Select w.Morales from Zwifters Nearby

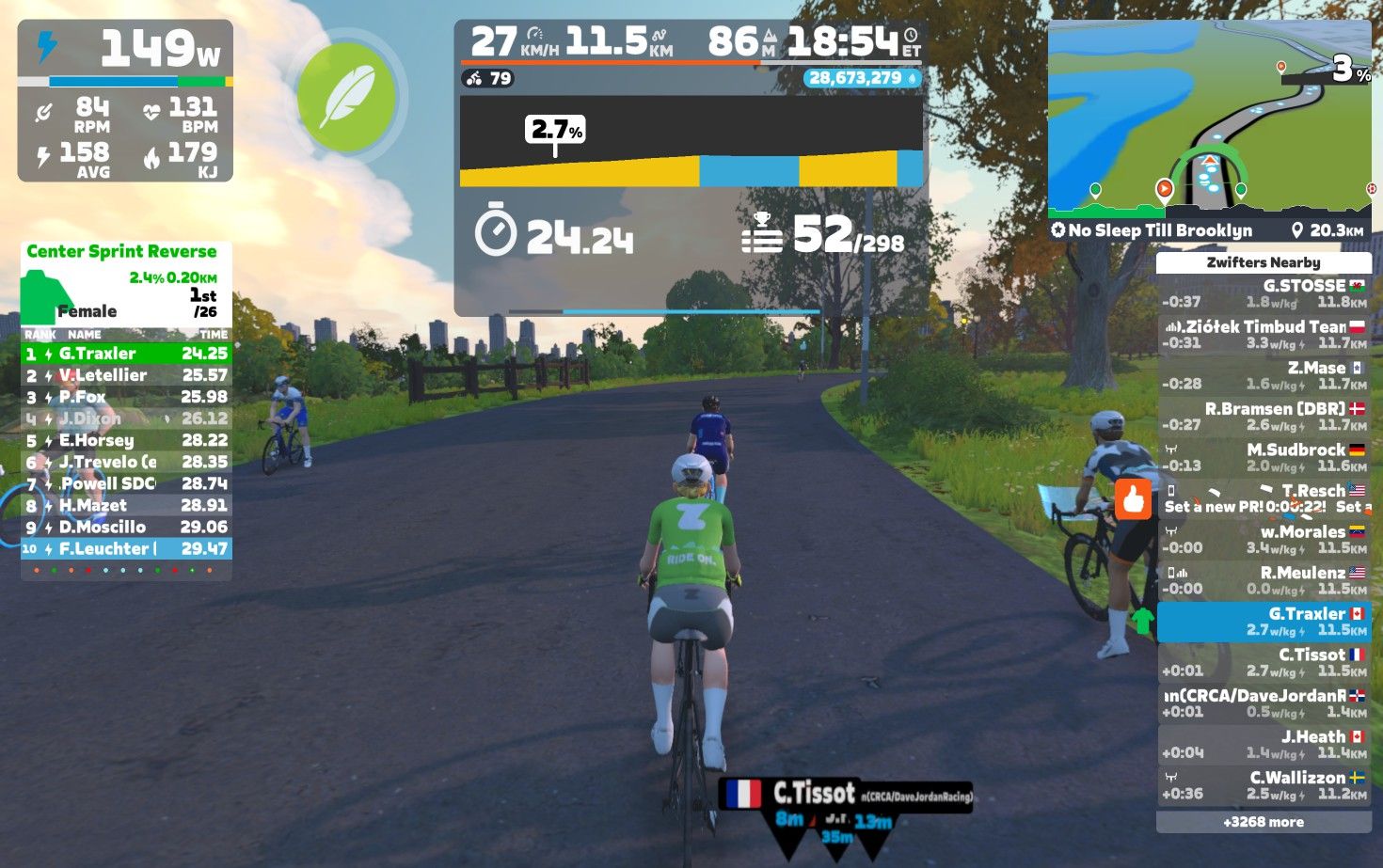tap(1264, 539)
